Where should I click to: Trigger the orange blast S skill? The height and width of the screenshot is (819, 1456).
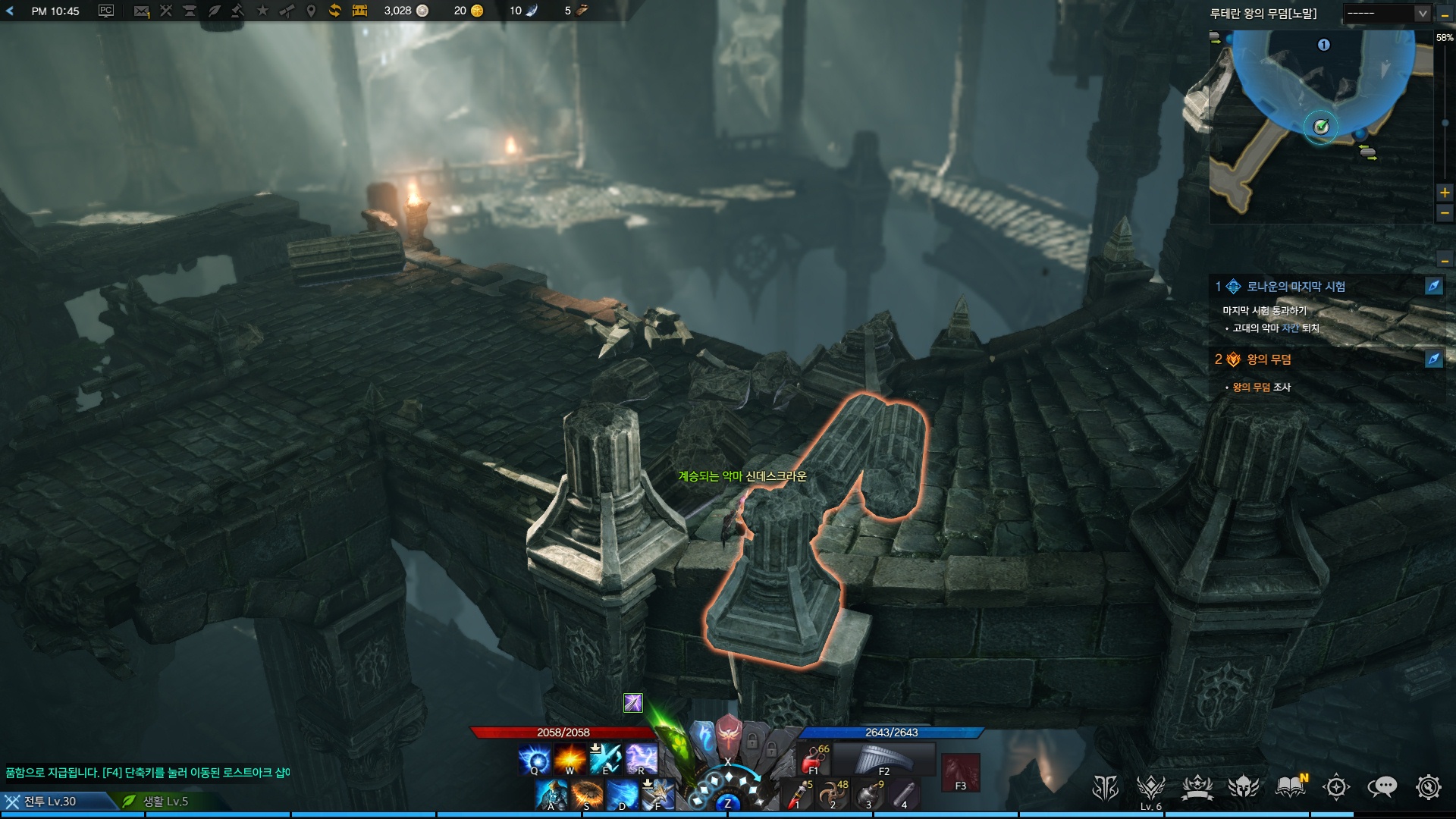click(587, 795)
